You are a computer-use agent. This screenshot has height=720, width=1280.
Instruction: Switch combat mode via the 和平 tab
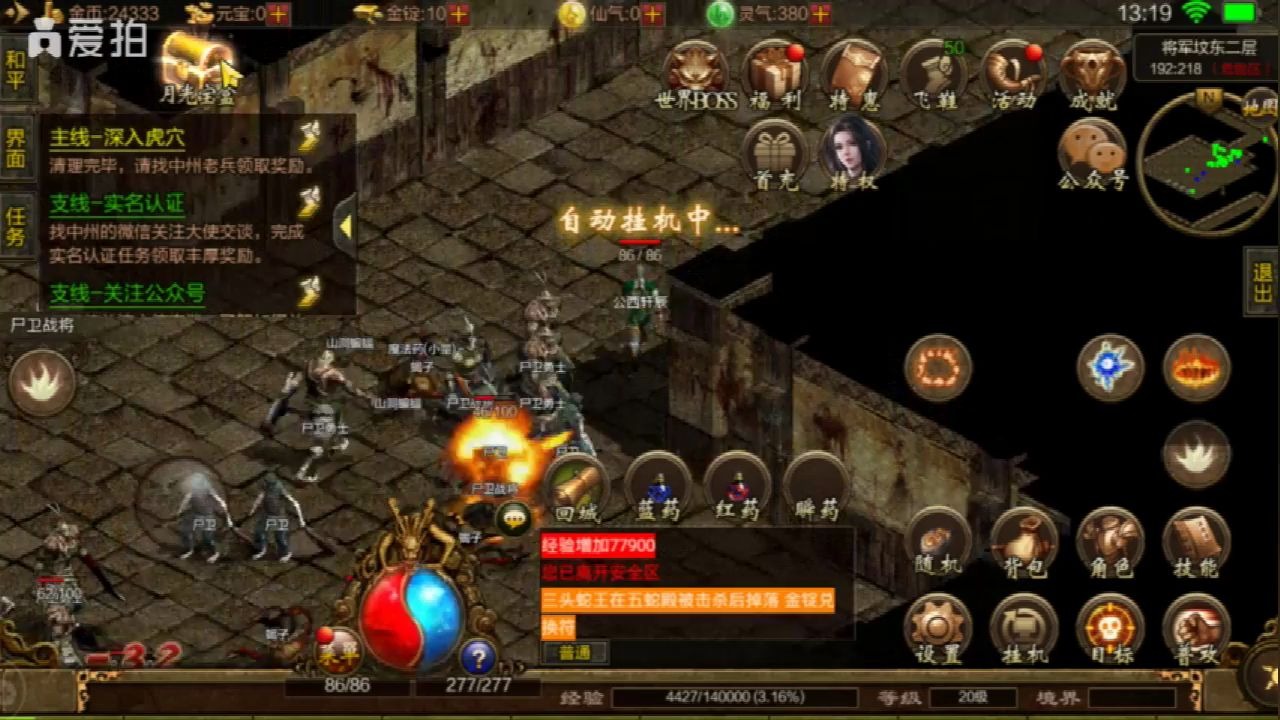tap(16, 70)
